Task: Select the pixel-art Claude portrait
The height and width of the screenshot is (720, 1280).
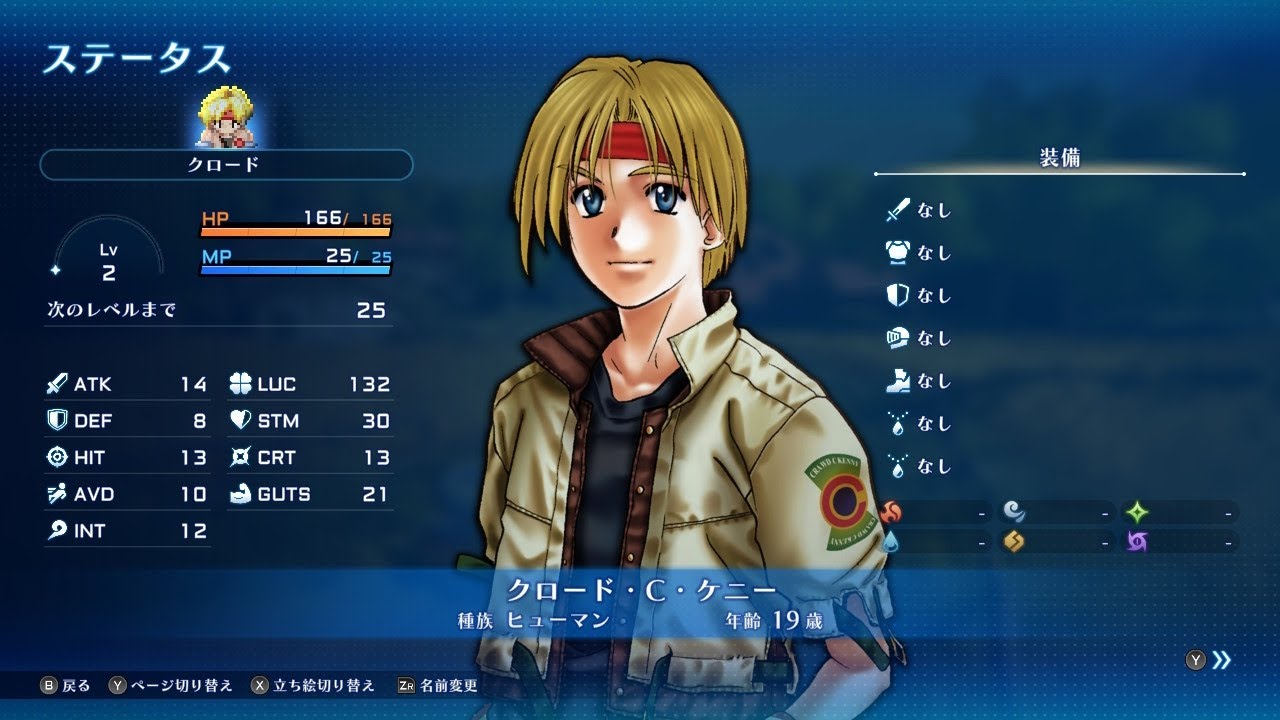Action: pyautogui.click(x=226, y=118)
